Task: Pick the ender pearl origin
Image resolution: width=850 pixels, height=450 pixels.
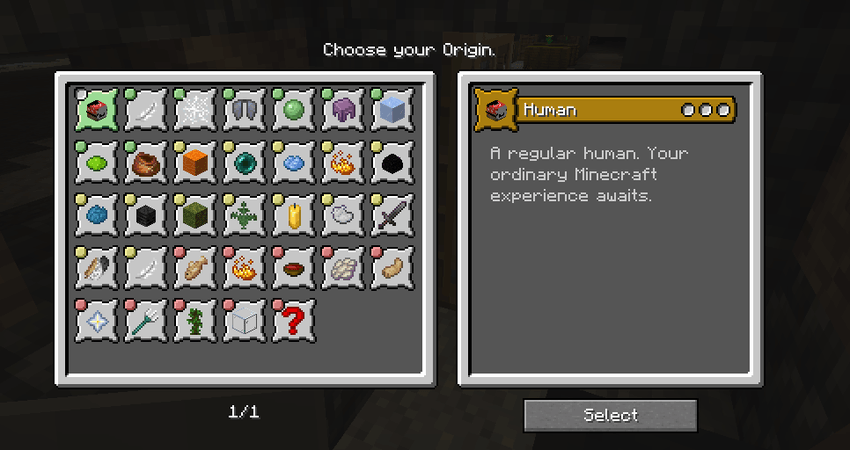Action: pos(245,163)
